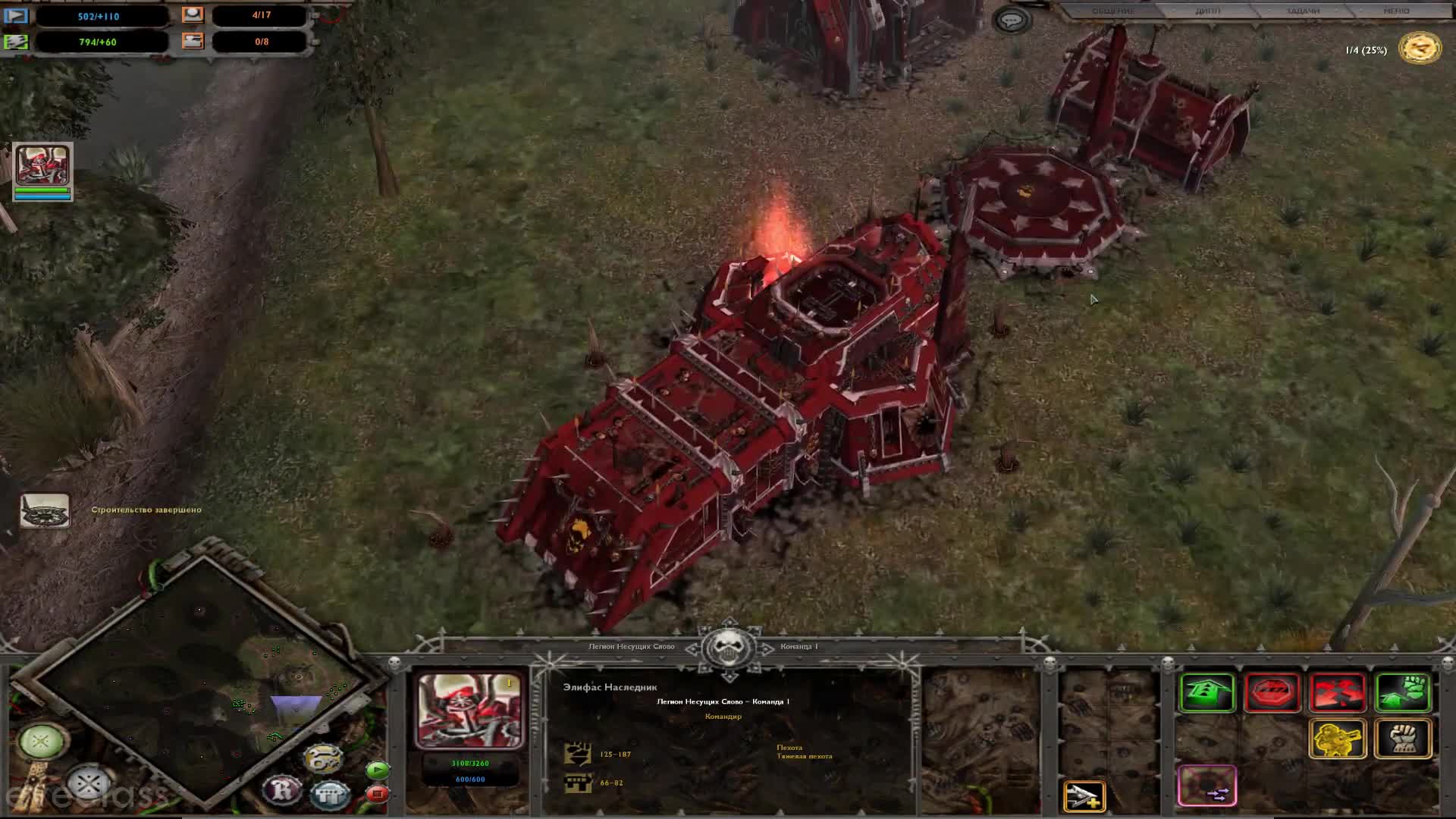The height and width of the screenshot is (819, 1456).
Task: Click the green capture stance fist icon
Action: point(1403,692)
